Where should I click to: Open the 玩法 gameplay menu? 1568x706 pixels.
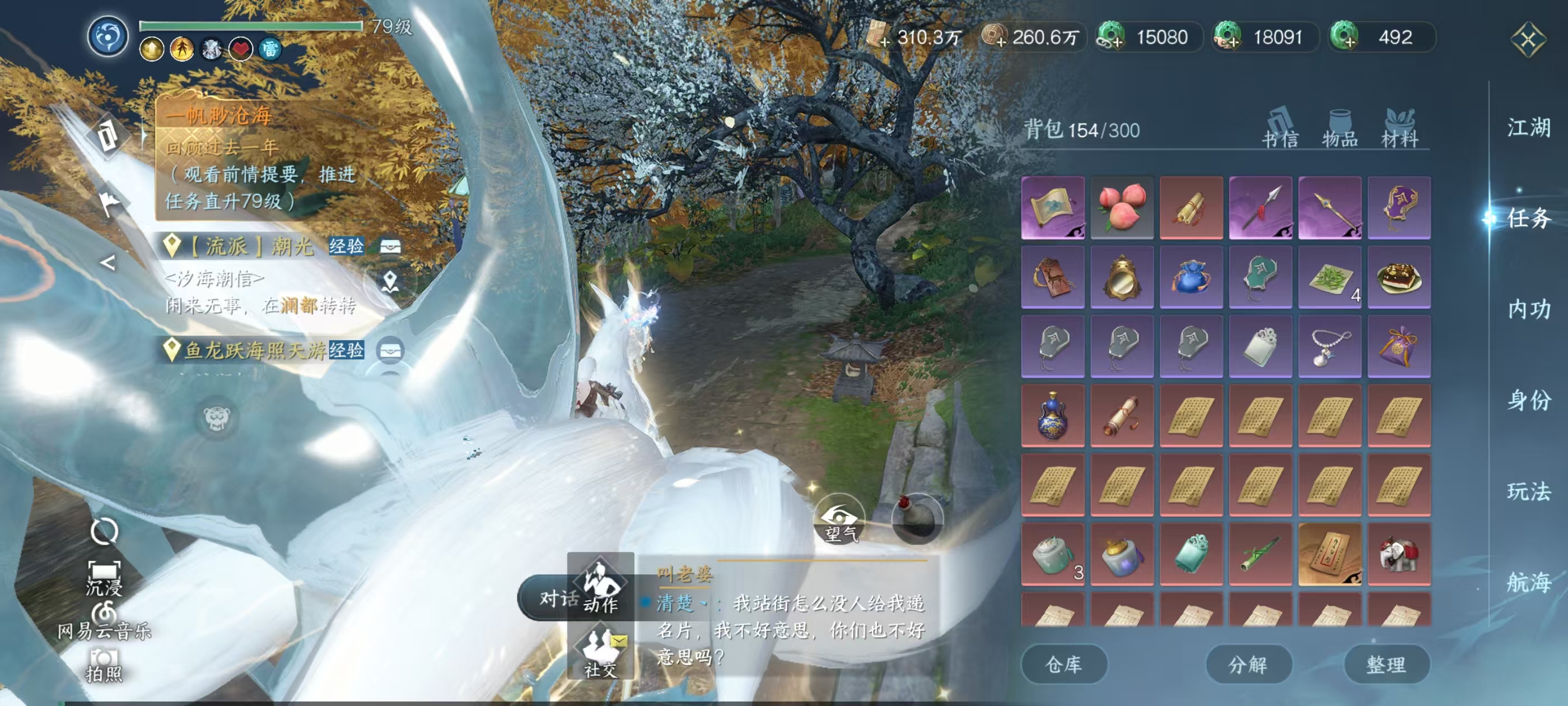point(1528,491)
